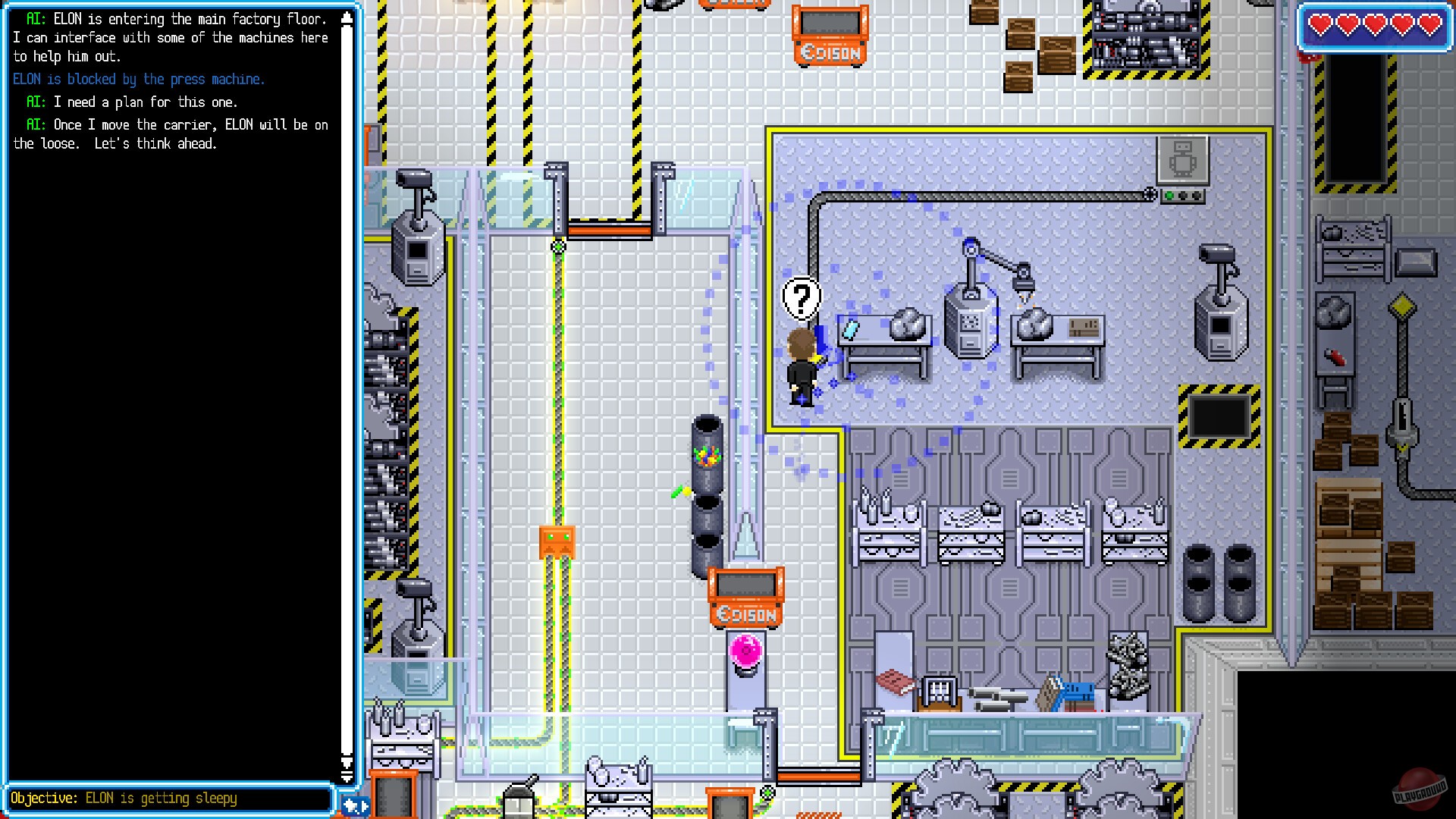Viewport: 1456px width, 819px height.
Task: Click the Edison carrier machine at the top
Action: (830, 34)
